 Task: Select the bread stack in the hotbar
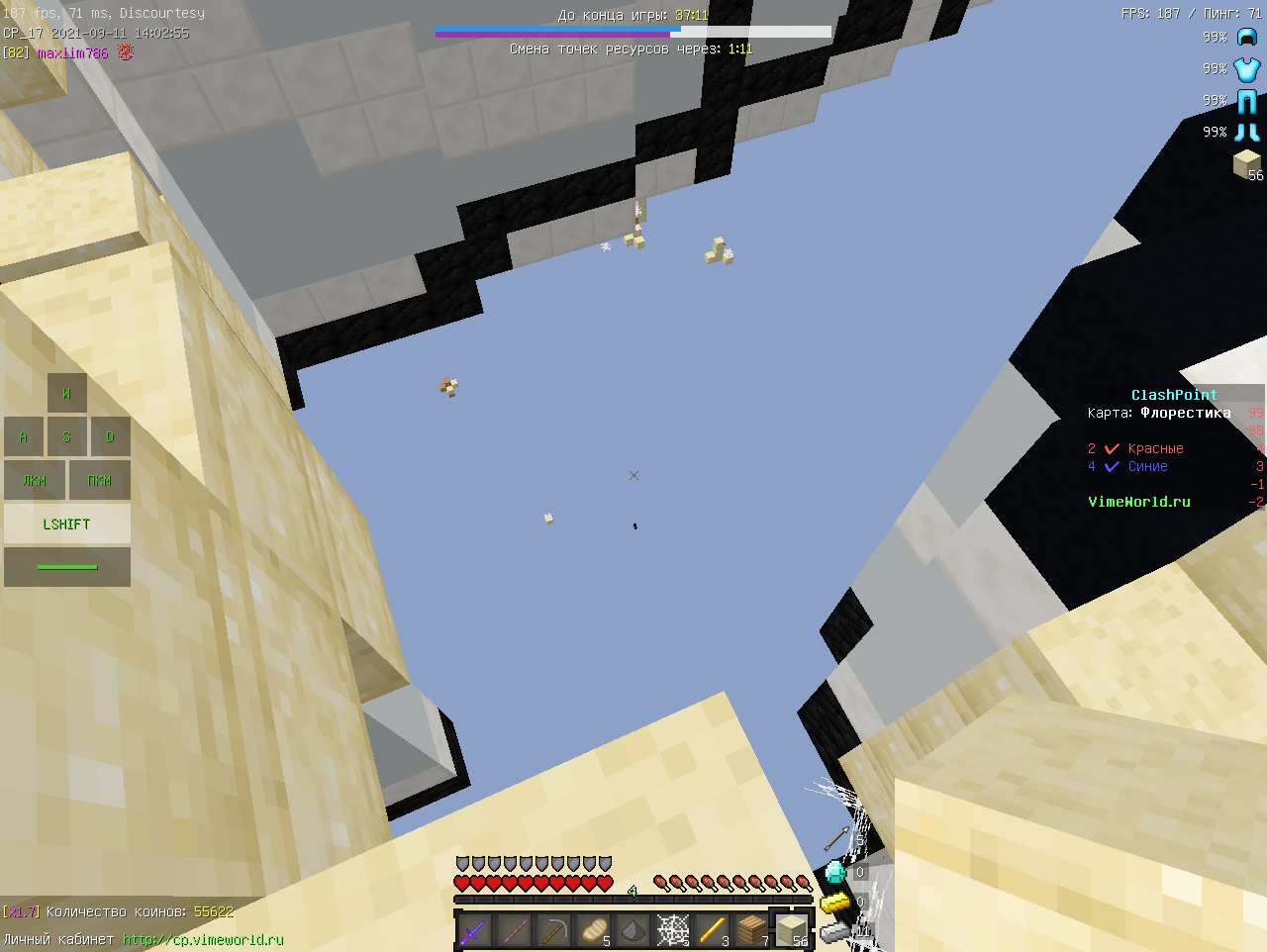(x=592, y=930)
